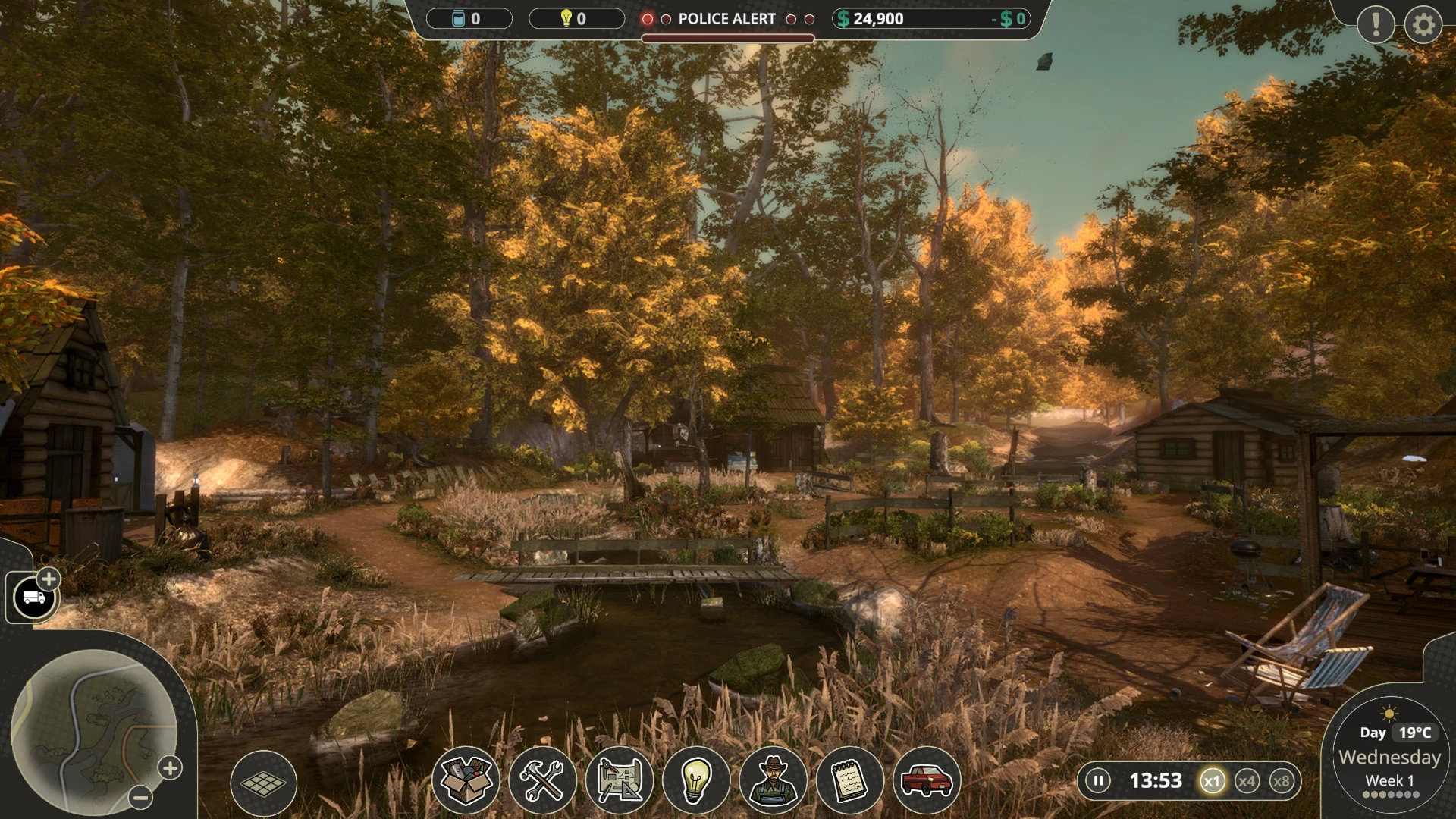Open the notepad journal

click(849, 780)
